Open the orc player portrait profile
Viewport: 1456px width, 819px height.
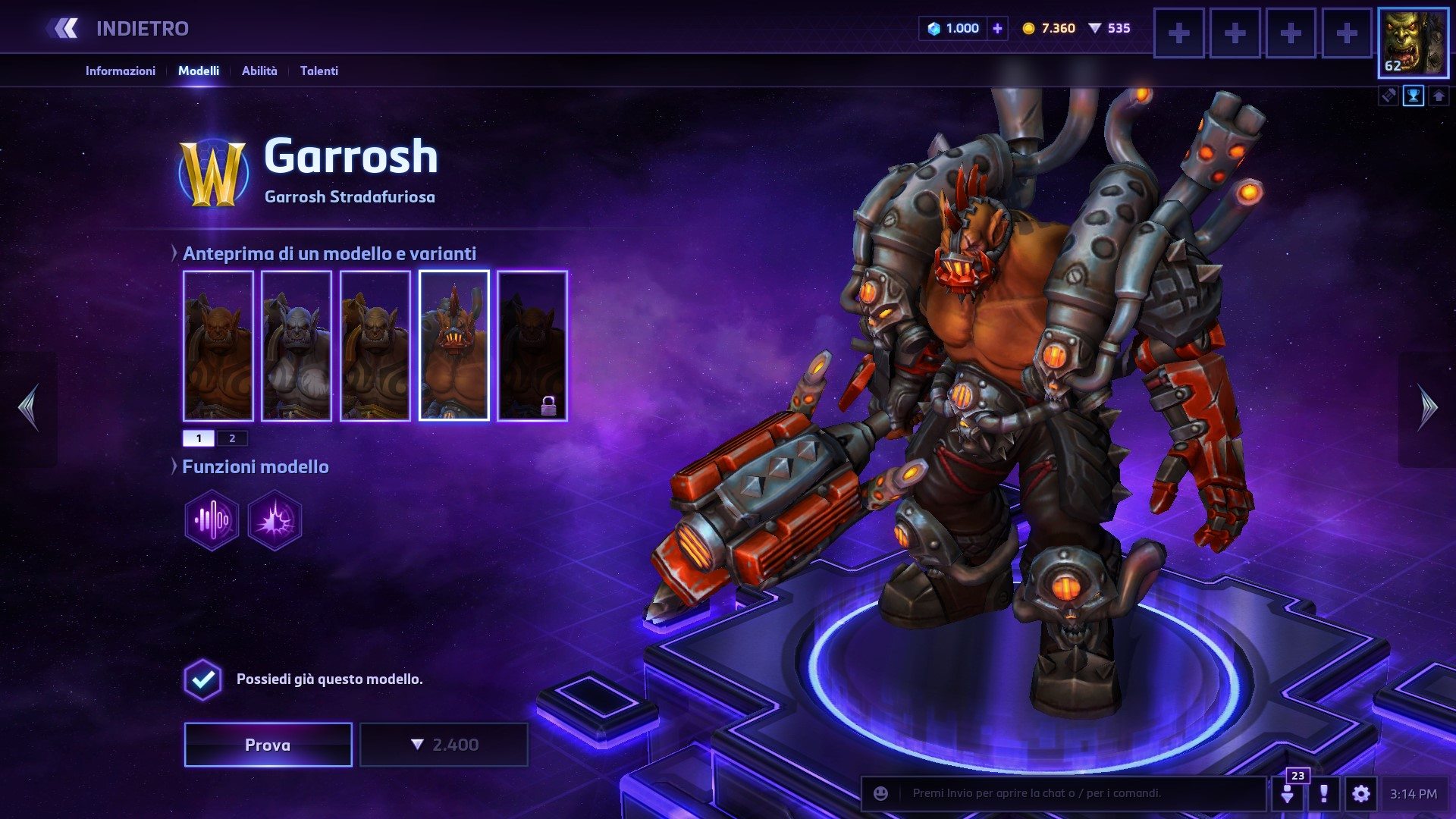[1412, 43]
